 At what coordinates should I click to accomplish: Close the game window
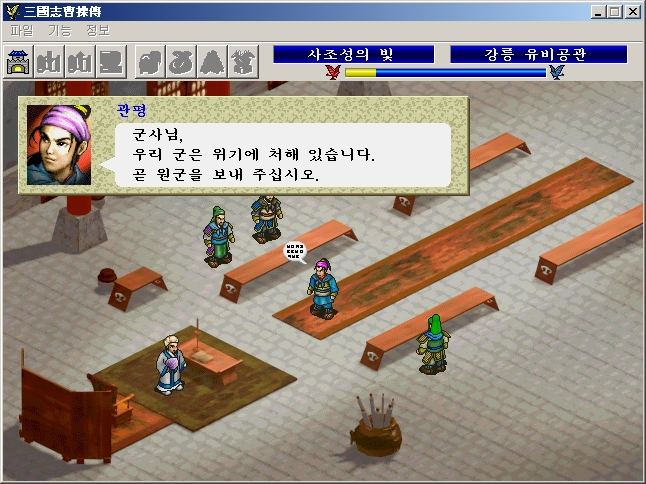click(x=633, y=12)
